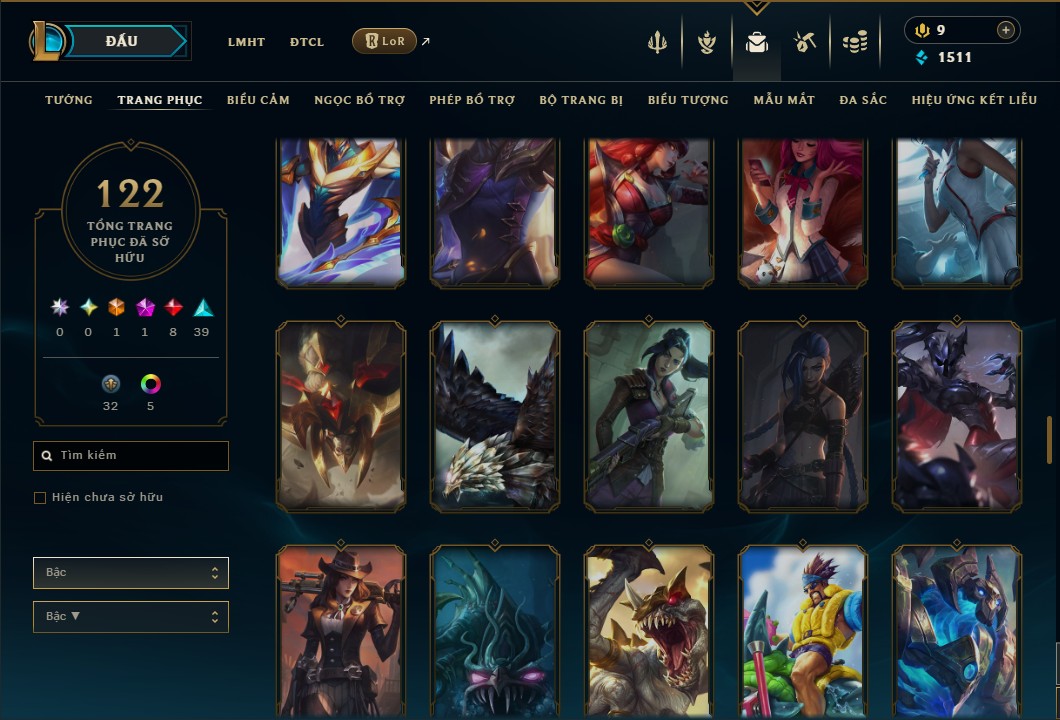Select the NGỌC BỔ TRỢ tab
Screen dimensions: 1060x720
359,100
